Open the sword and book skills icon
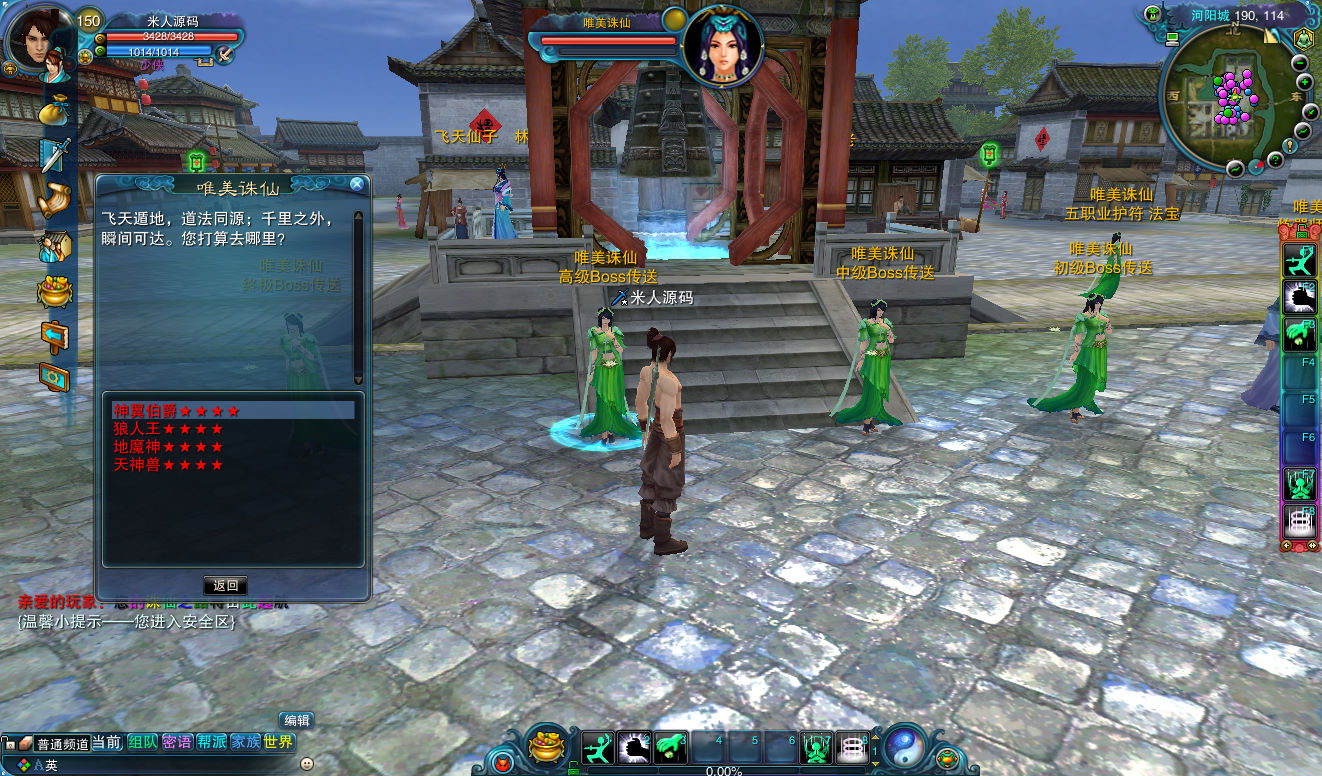The width and height of the screenshot is (1322, 776). (x=54, y=155)
